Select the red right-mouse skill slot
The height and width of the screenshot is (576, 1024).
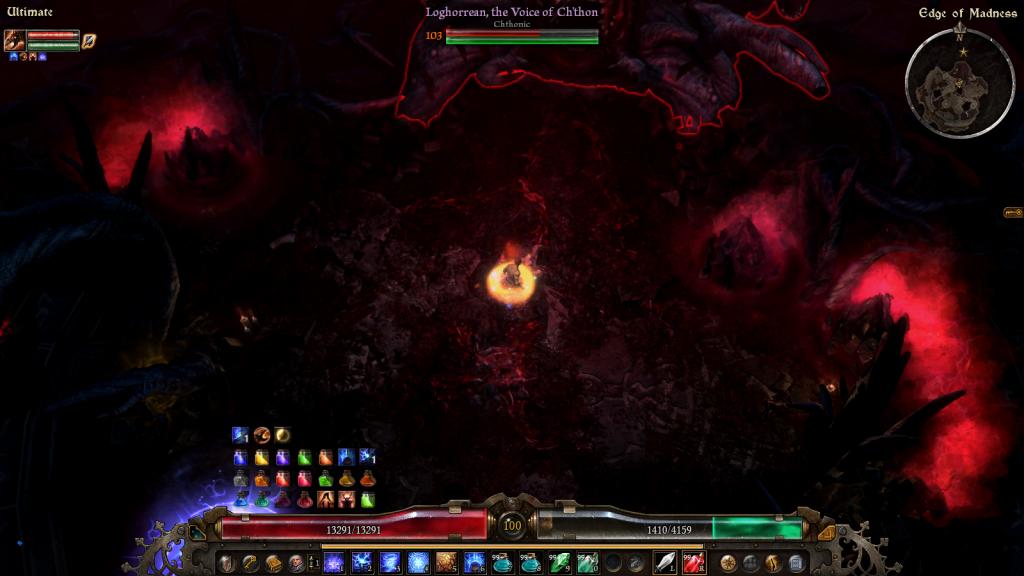[694, 562]
